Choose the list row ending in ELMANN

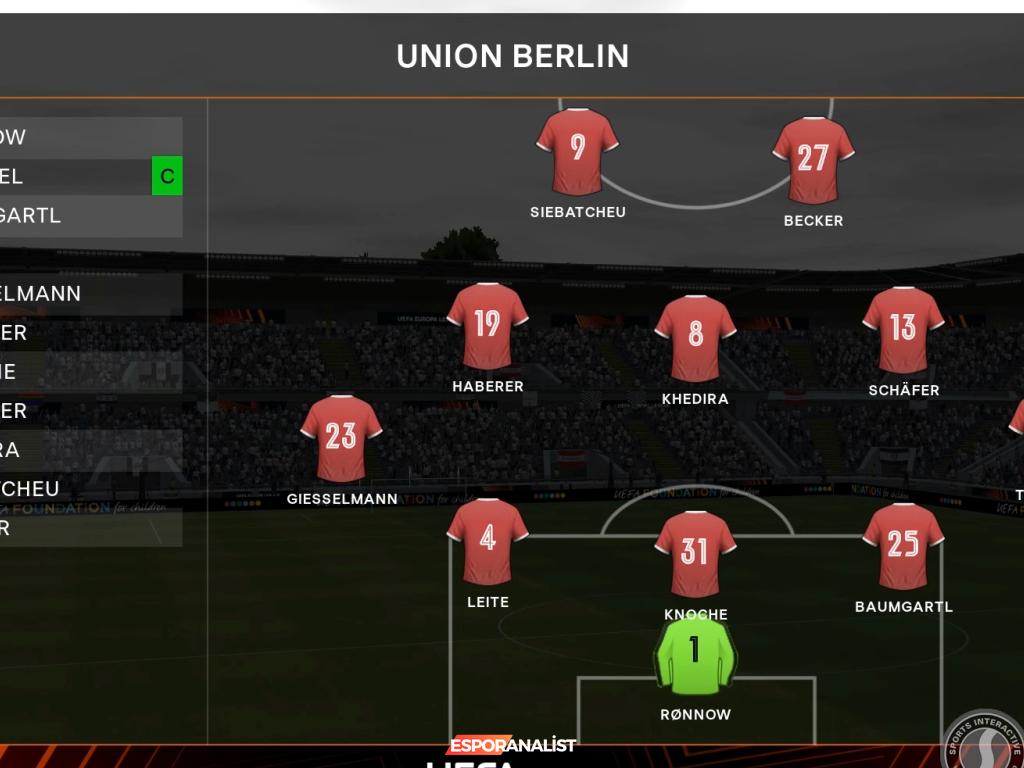point(90,294)
